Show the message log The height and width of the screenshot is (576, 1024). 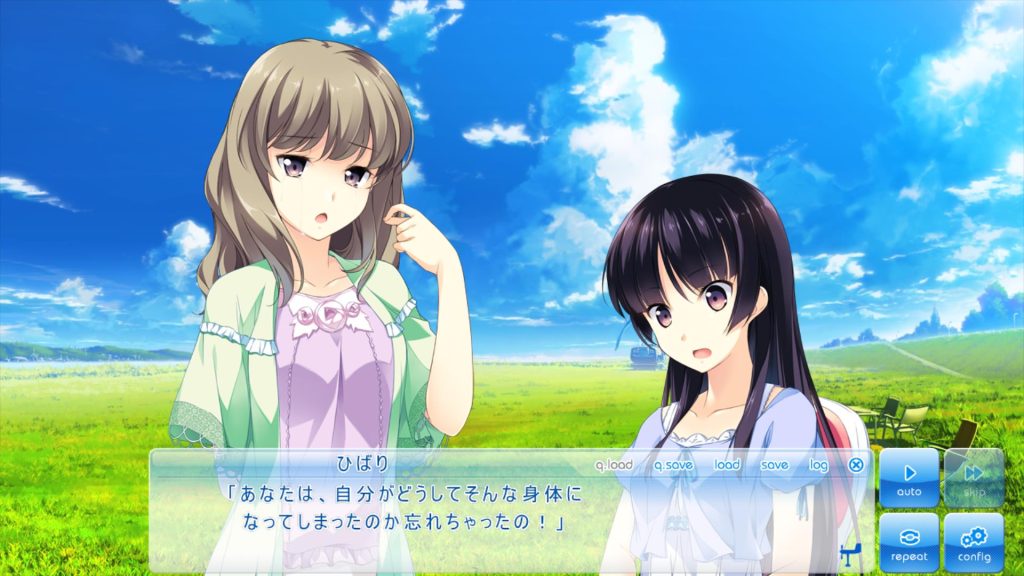click(x=818, y=465)
